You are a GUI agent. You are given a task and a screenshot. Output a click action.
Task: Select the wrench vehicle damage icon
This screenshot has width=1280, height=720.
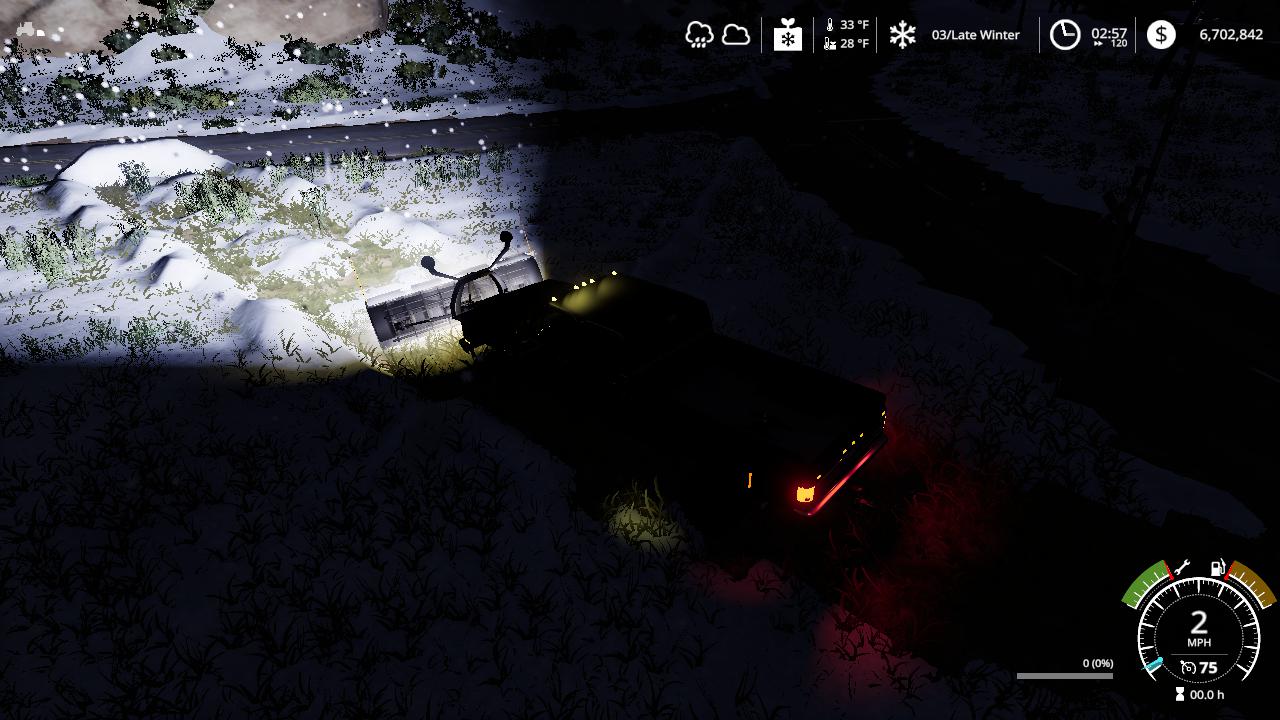1181,568
